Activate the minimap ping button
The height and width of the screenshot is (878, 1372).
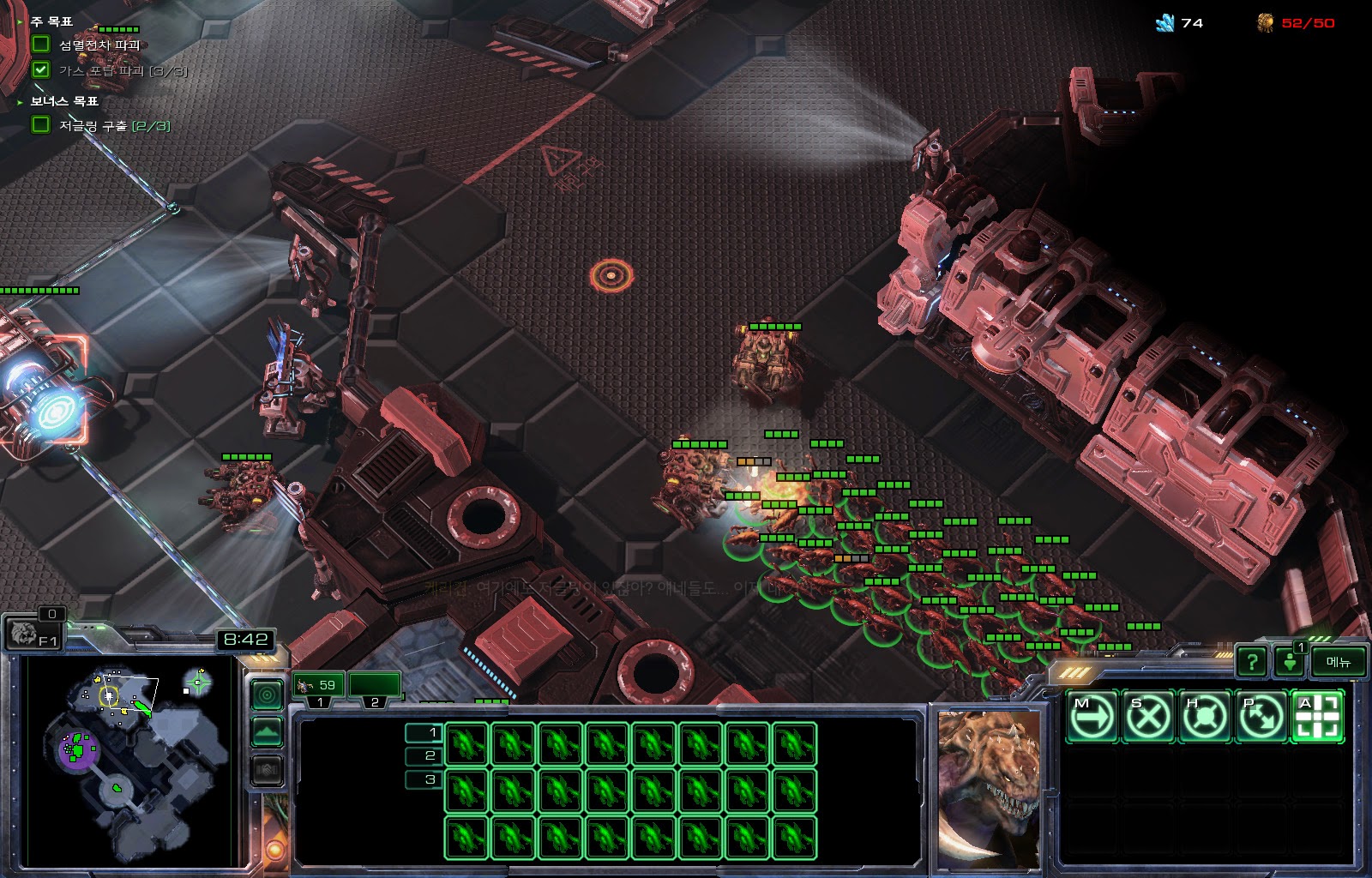coord(267,695)
